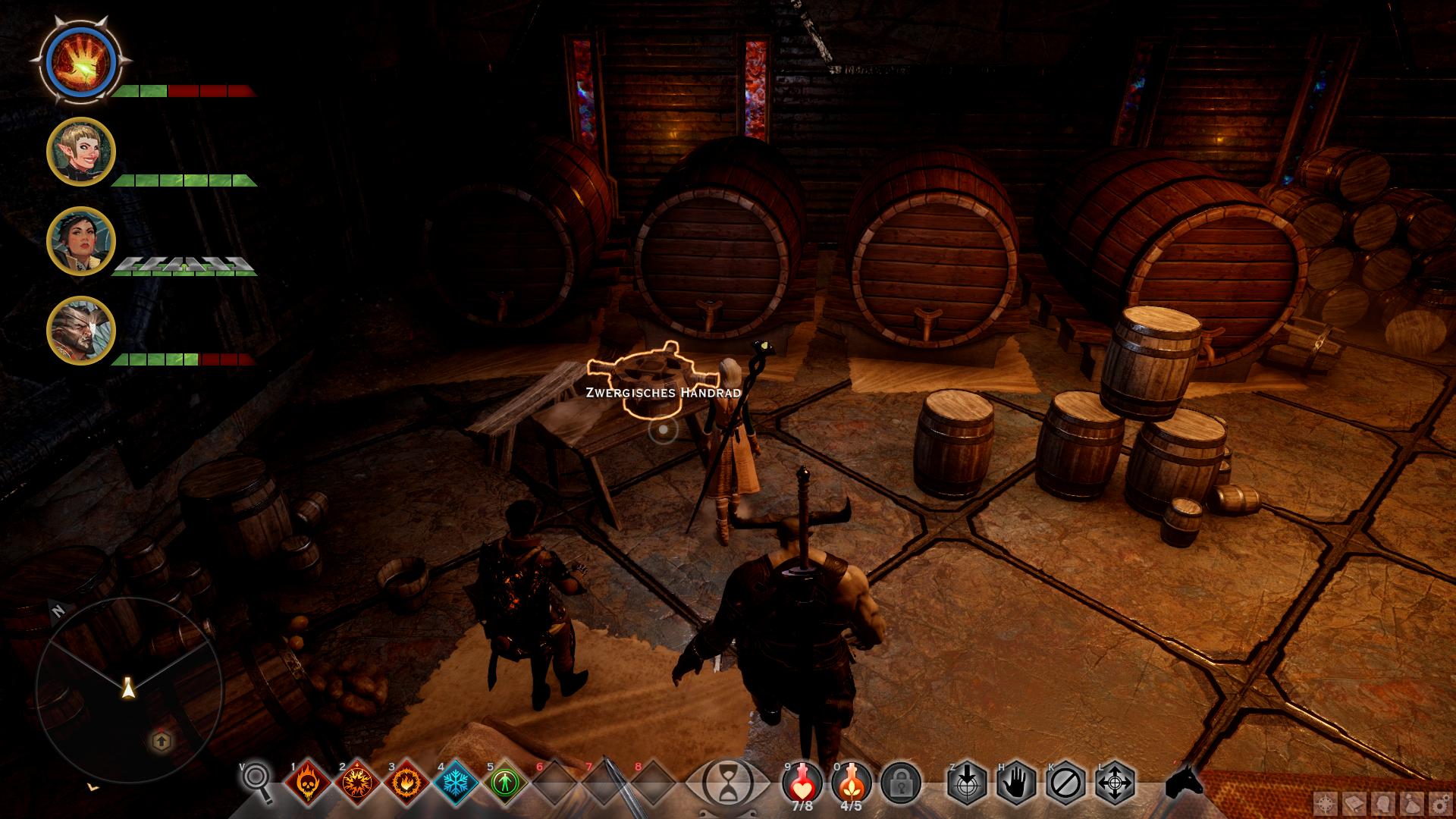Select the dark-haired mage party portrait
Image resolution: width=1456 pixels, height=819 pixels.
[x=80, y=241]
